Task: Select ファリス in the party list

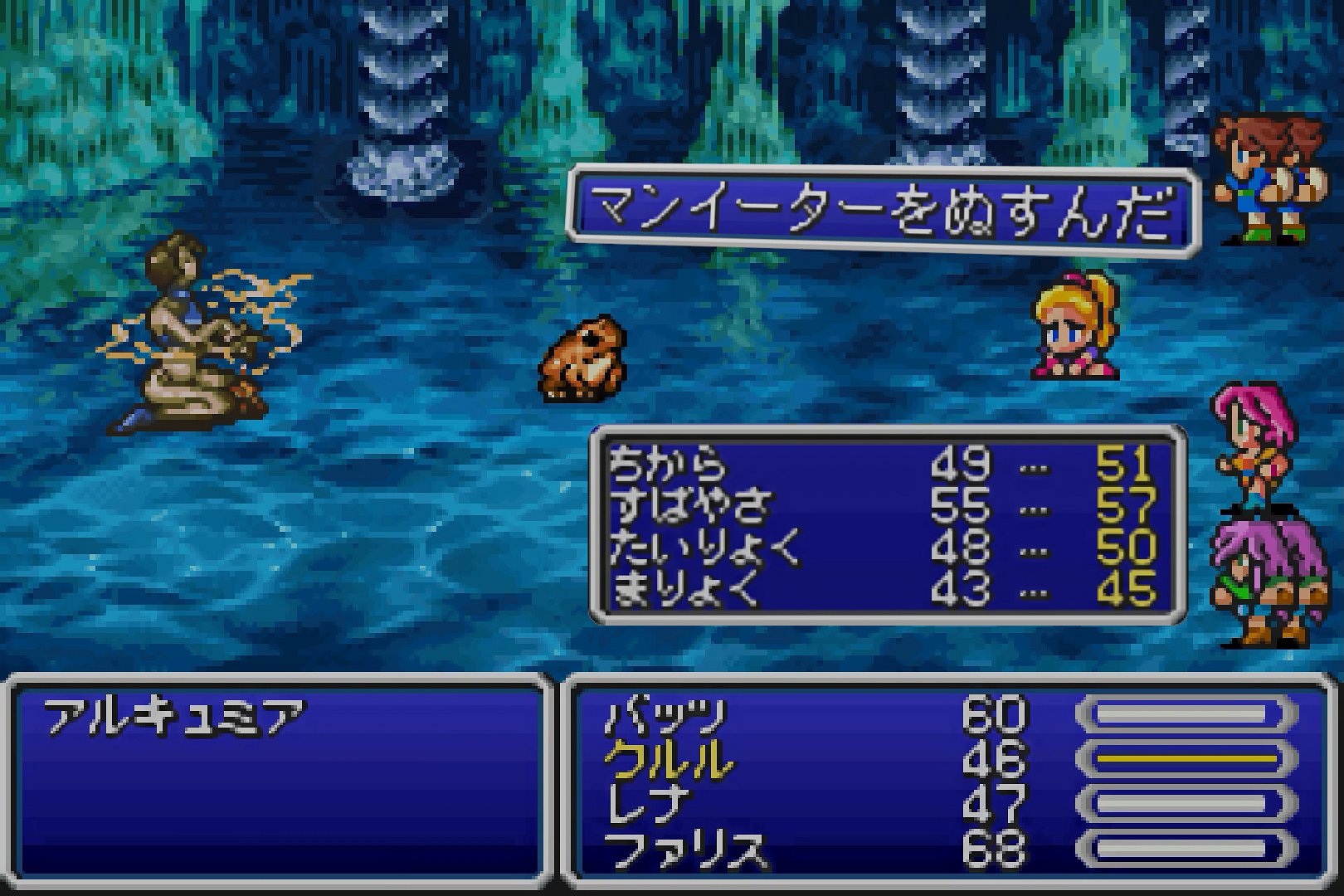Action: pyautogui.click(x=684, y=850)
